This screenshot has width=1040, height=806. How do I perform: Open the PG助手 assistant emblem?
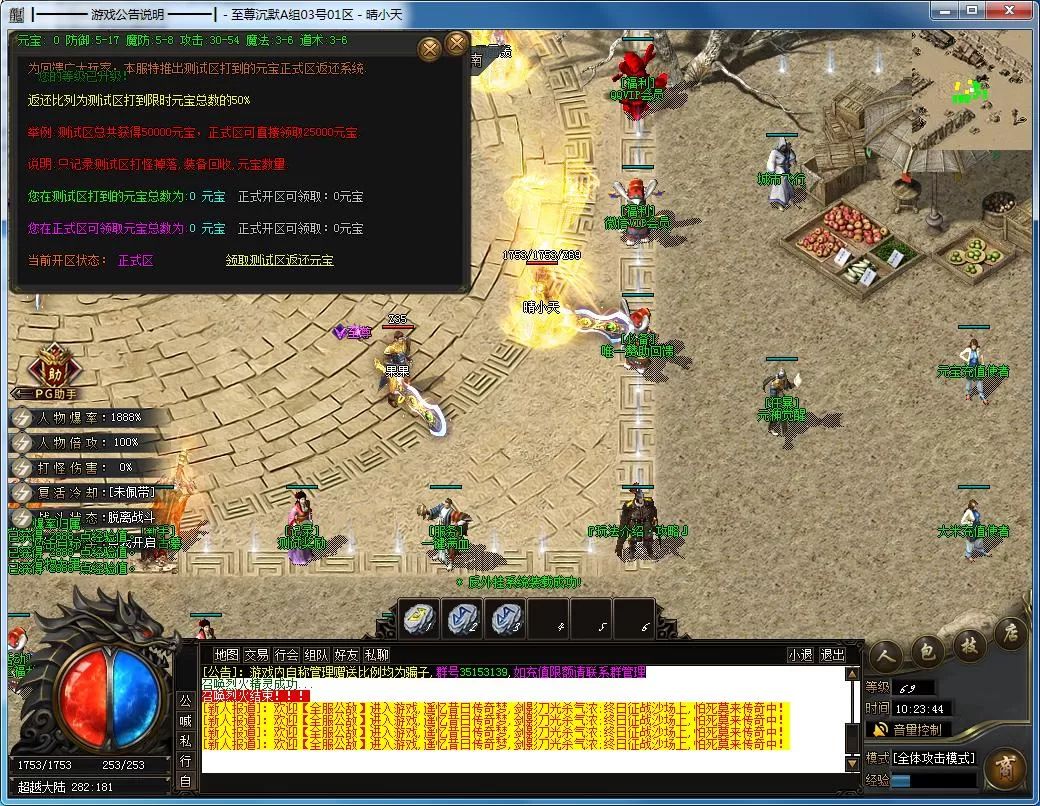(x=52, y=367)
